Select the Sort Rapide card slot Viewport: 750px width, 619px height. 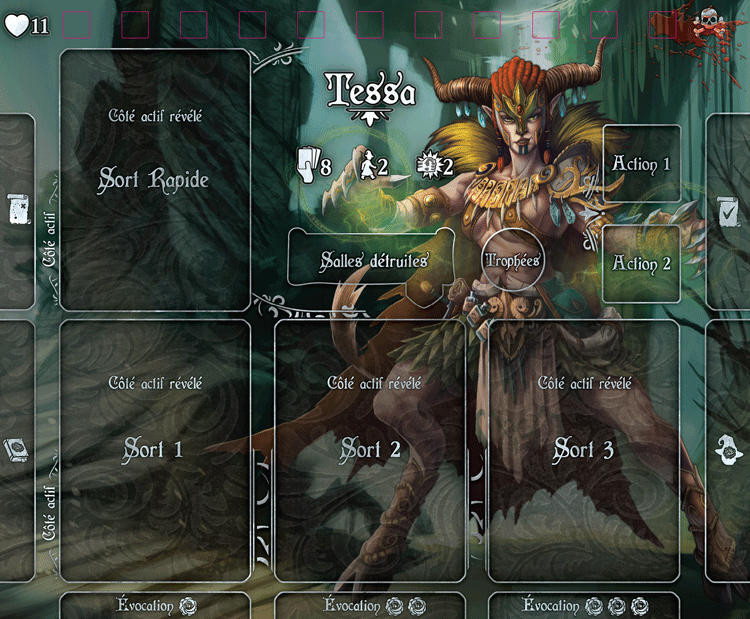pos(155,180)
